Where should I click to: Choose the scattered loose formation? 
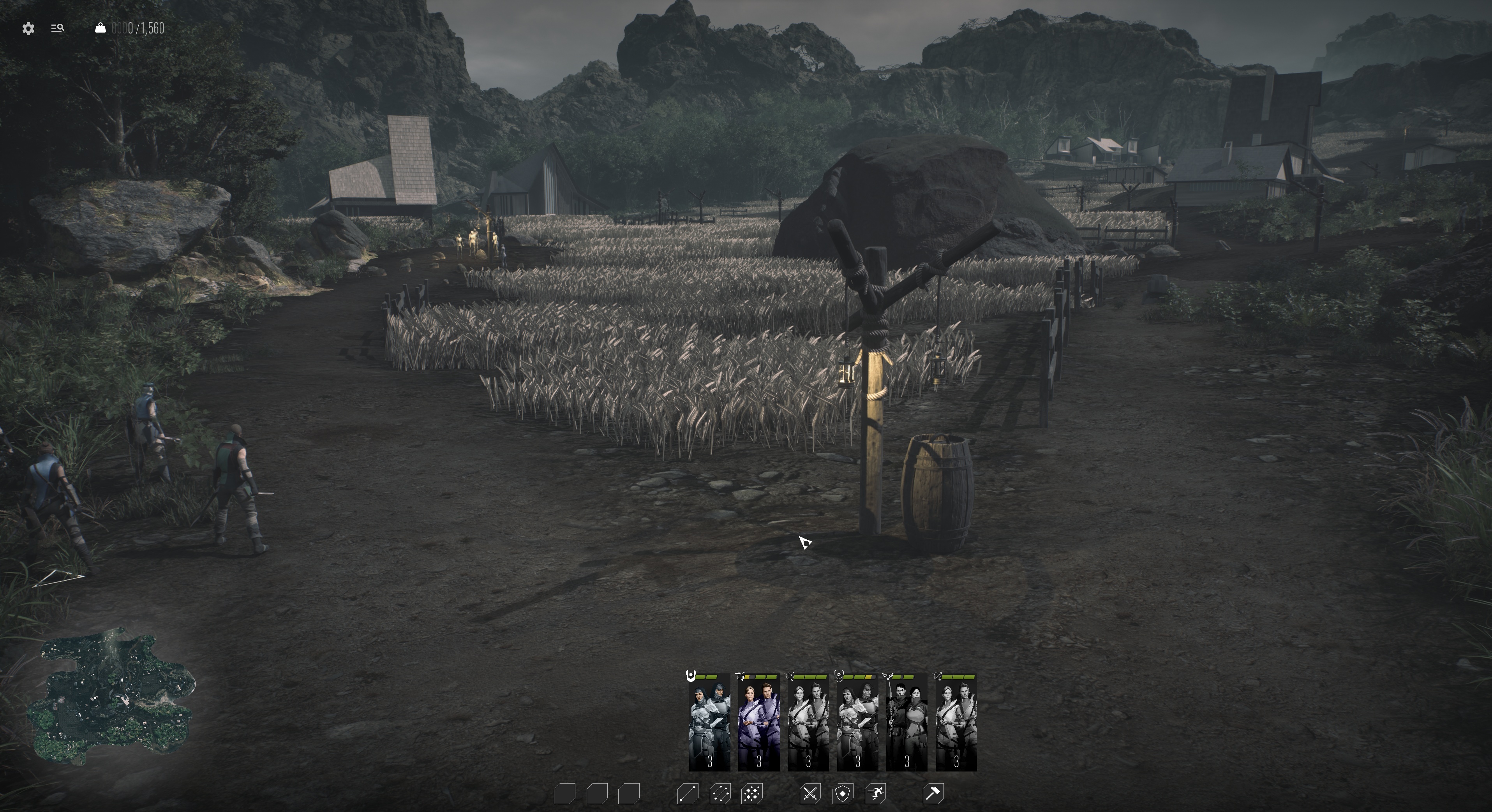[752, 793]
